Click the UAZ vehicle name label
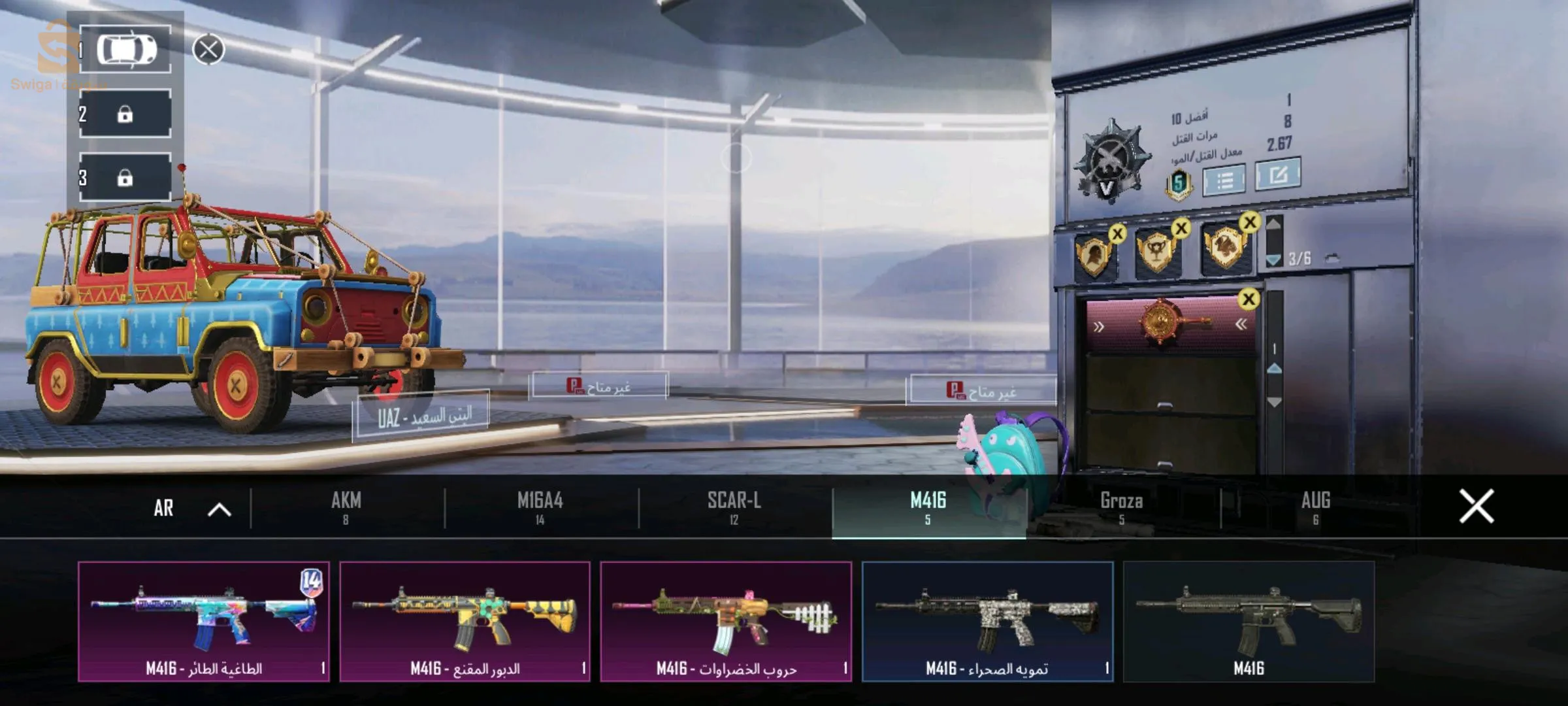The height and width of the screenshot is (706, 1568). pyautogui.click(x=422, y=416)
